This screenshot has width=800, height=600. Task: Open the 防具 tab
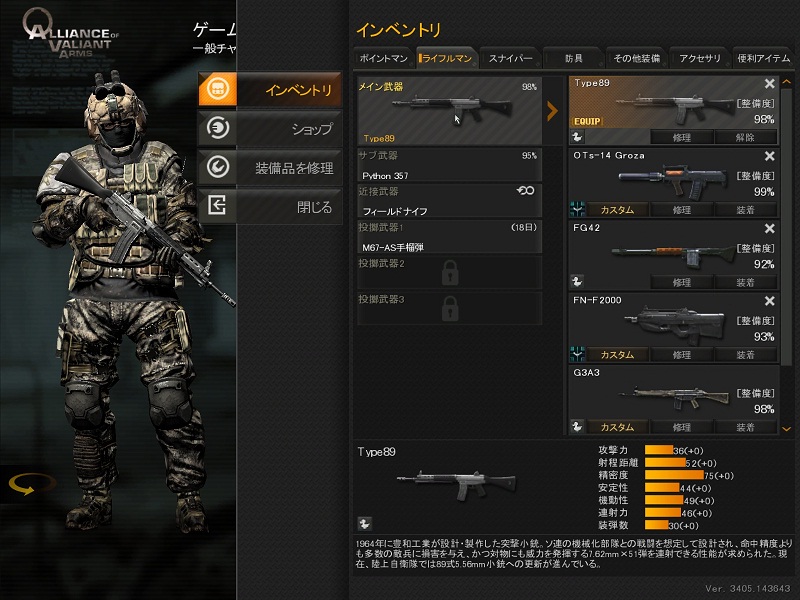[573, 58]
